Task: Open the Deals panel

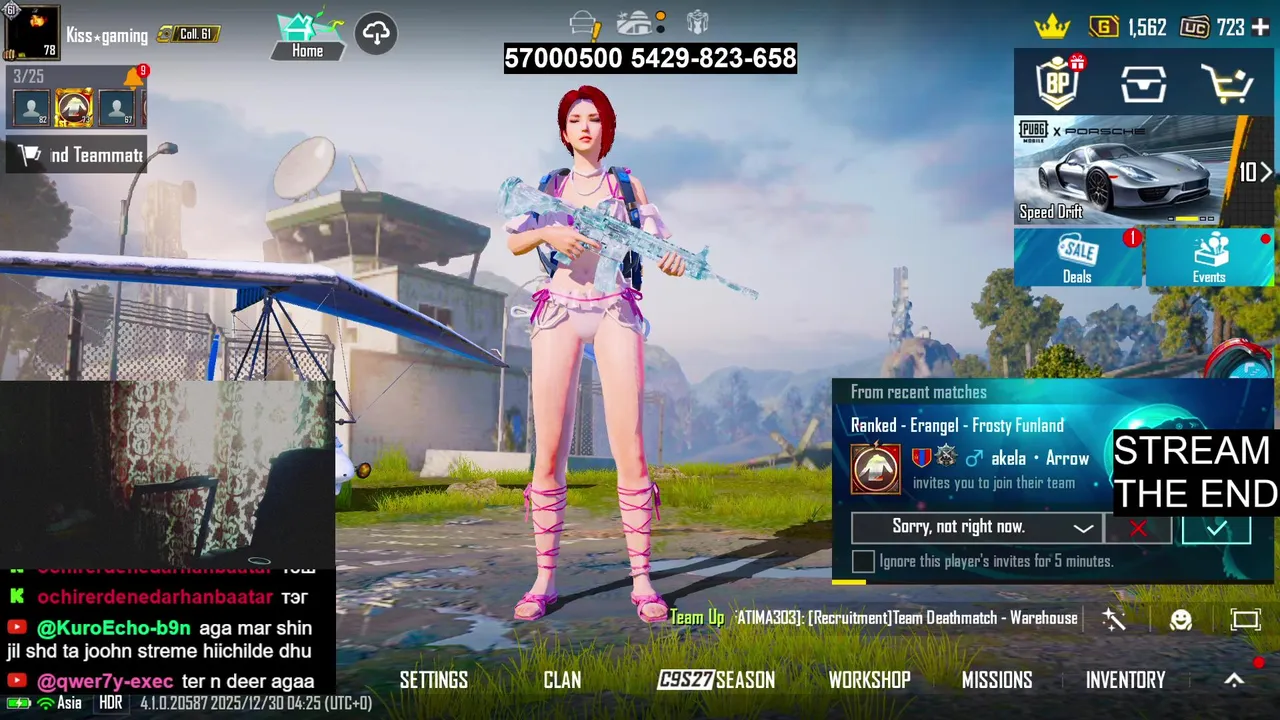Action: click(x=1077, y=257)
